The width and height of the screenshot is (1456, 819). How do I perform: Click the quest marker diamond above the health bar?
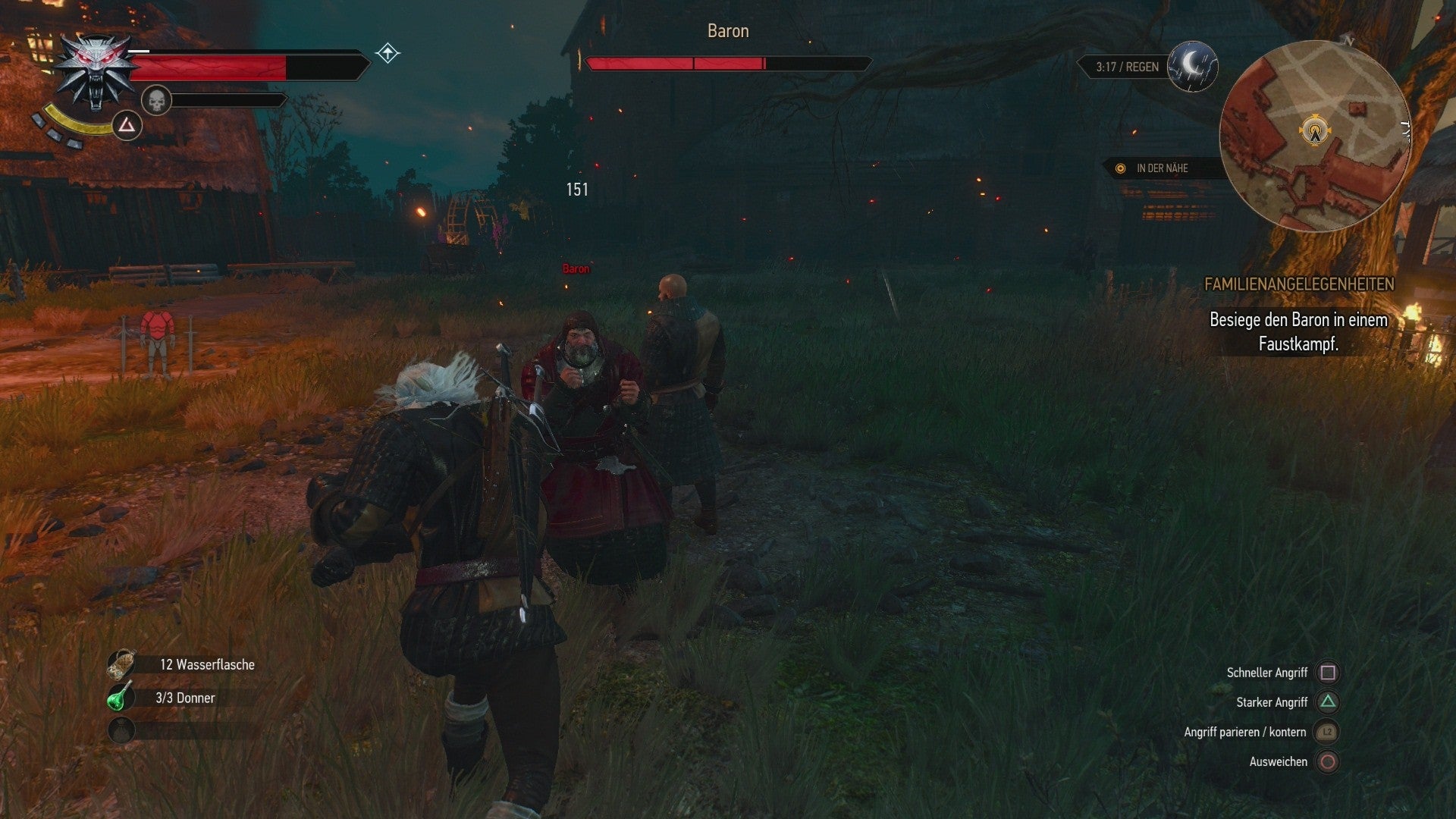[388, 52]
